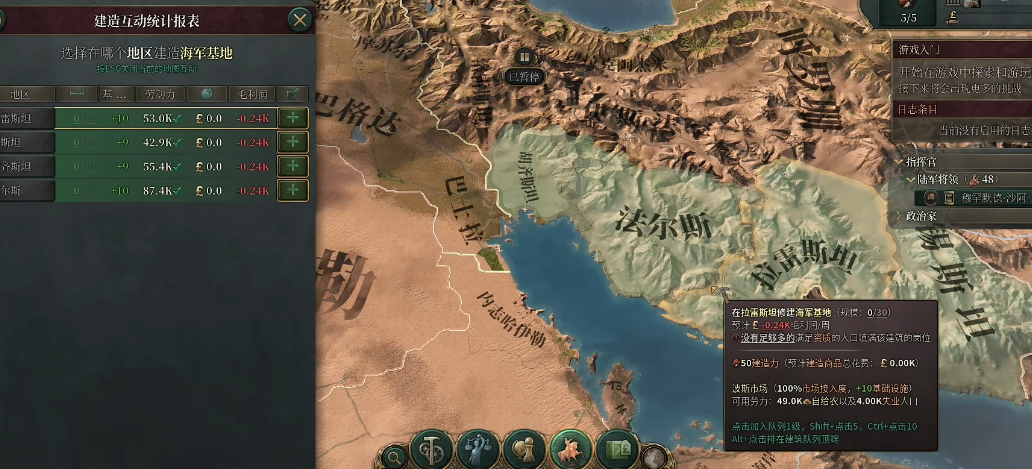Expand the 政治家 politicians section
Screen dimensions: 1032x469
coord(897,215)
